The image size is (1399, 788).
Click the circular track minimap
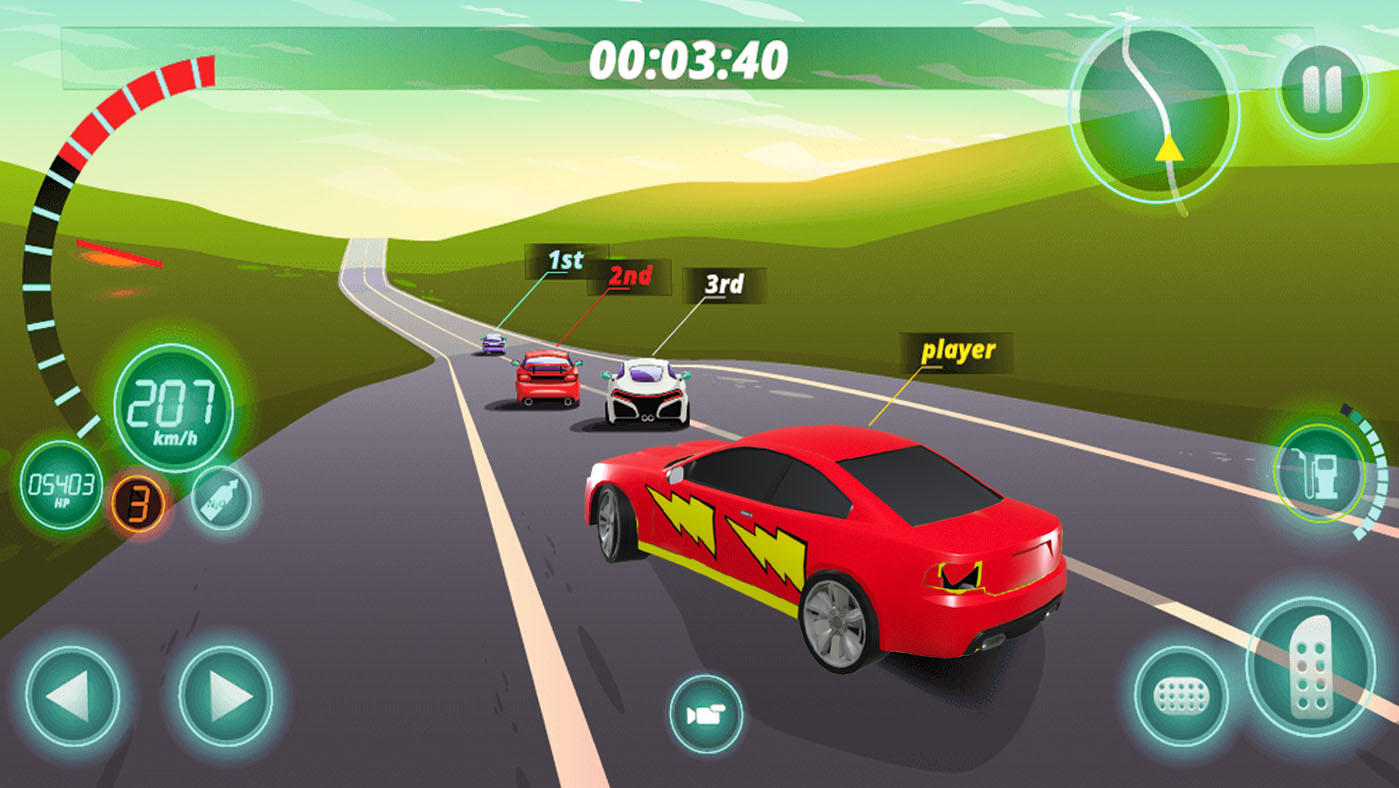click(1153, 112)
